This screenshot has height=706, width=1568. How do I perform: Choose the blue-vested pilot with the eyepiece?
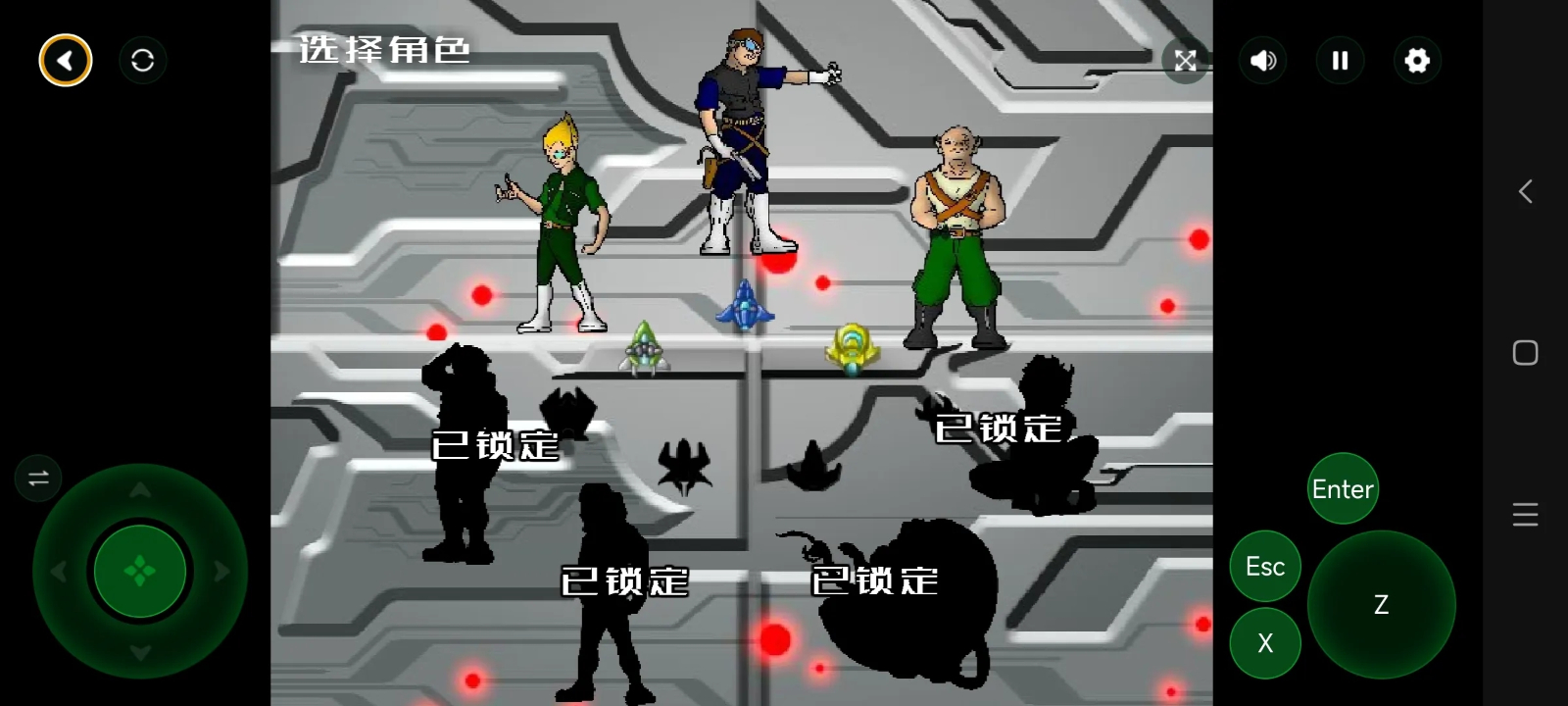click(x=745, y=147)
